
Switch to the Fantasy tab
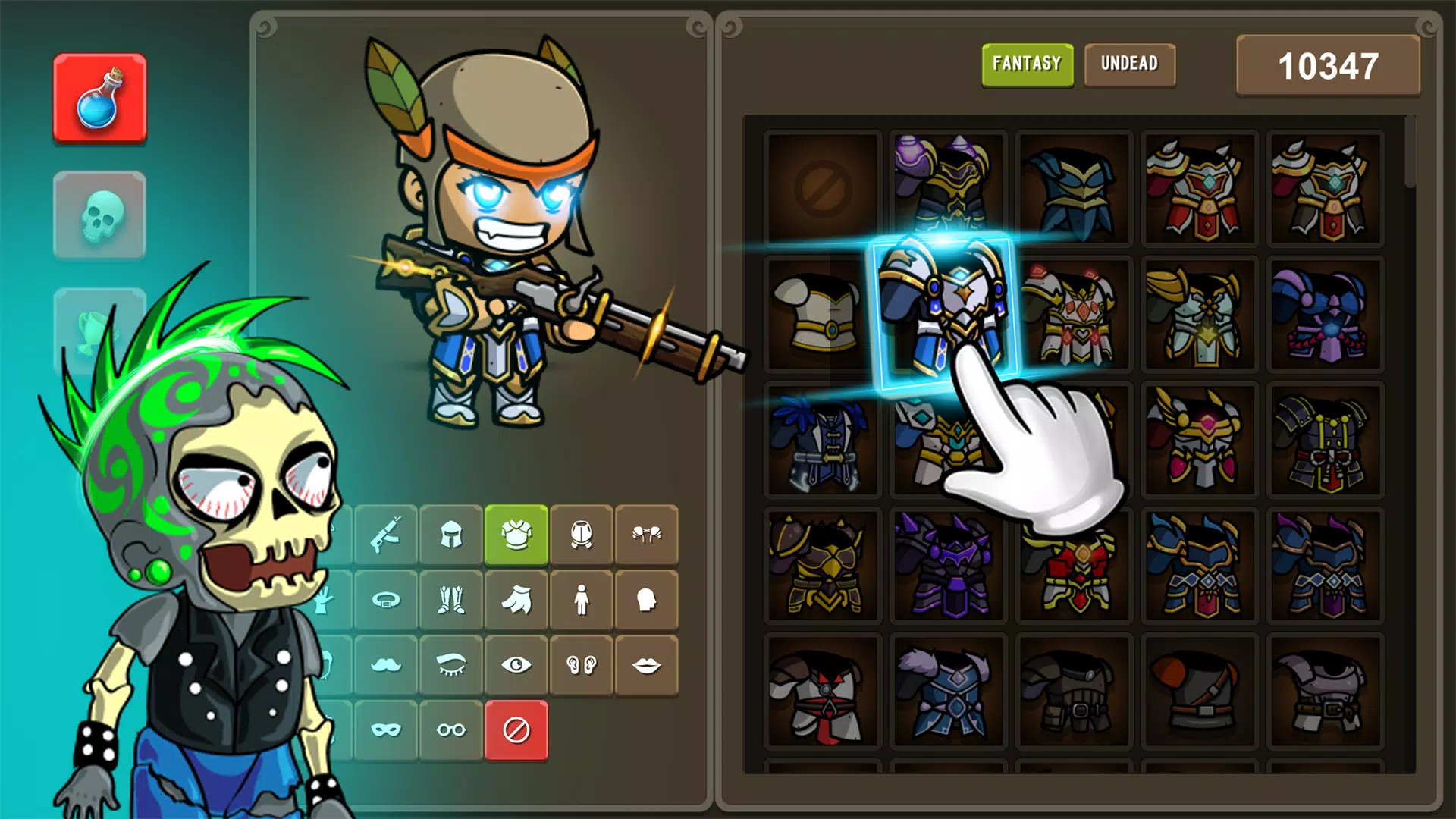tap(1027, 64)
